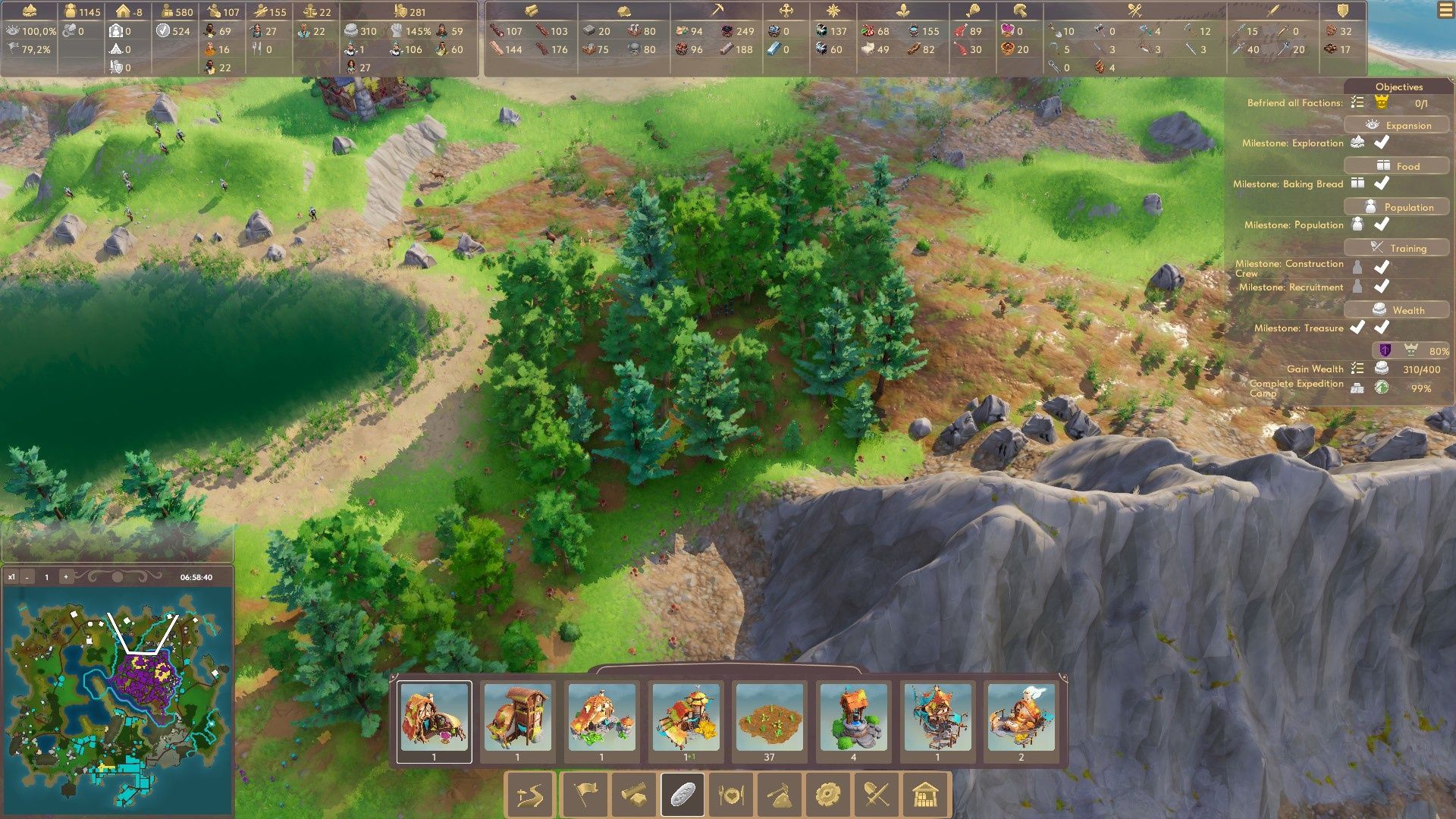Select the flag territory build category
This screenshot has height=819, width=1456.
click(585, 795)
